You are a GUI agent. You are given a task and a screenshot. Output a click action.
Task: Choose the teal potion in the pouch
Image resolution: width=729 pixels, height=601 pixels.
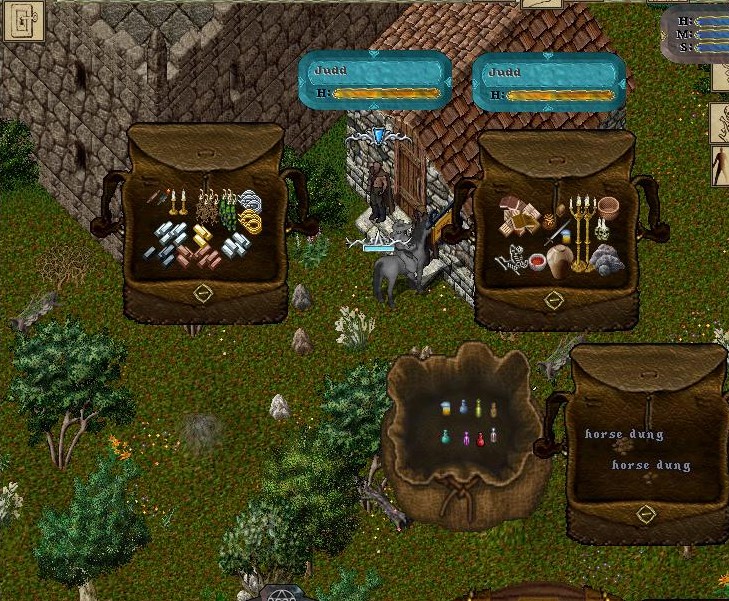click(446, 438)
